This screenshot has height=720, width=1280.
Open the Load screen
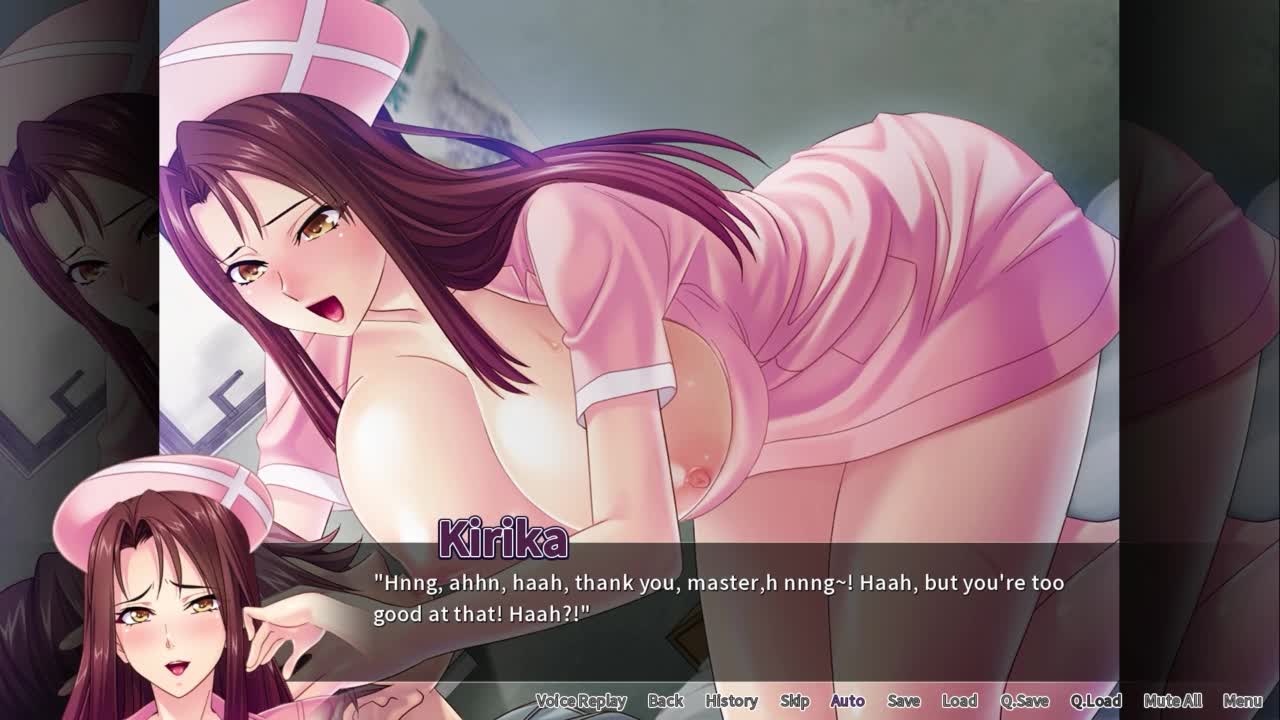pos(960,701)
